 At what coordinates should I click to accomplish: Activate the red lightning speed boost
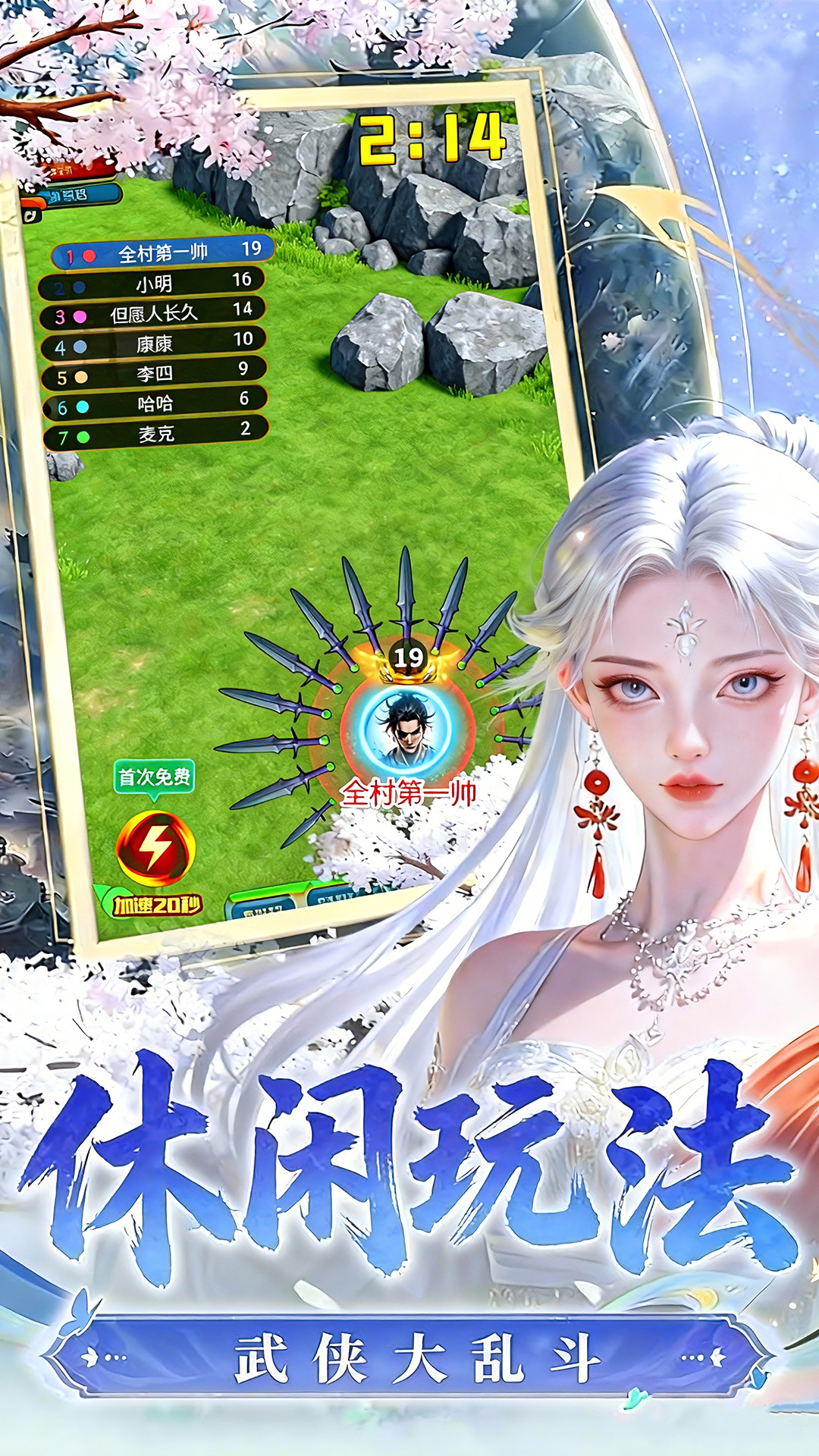pyautogui.click(x=155, y=849)
